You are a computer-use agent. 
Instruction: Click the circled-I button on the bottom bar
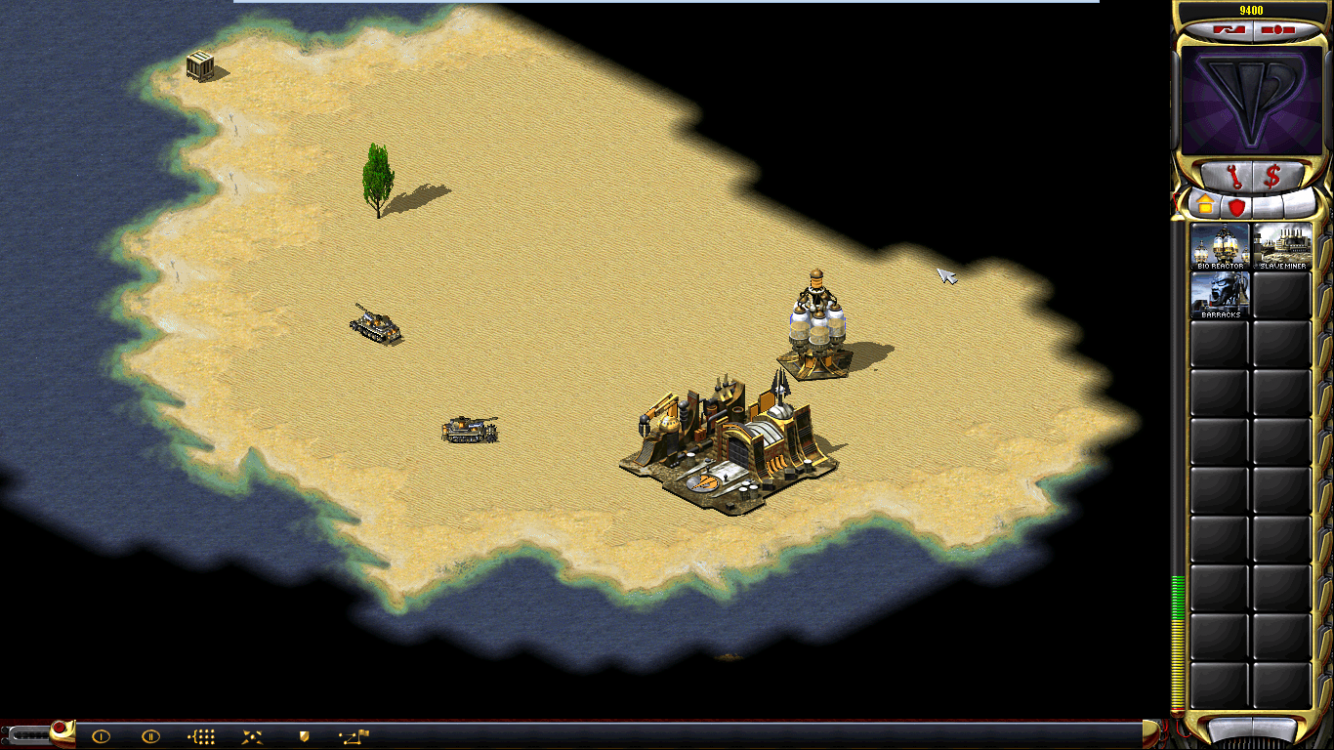point(101,734)
